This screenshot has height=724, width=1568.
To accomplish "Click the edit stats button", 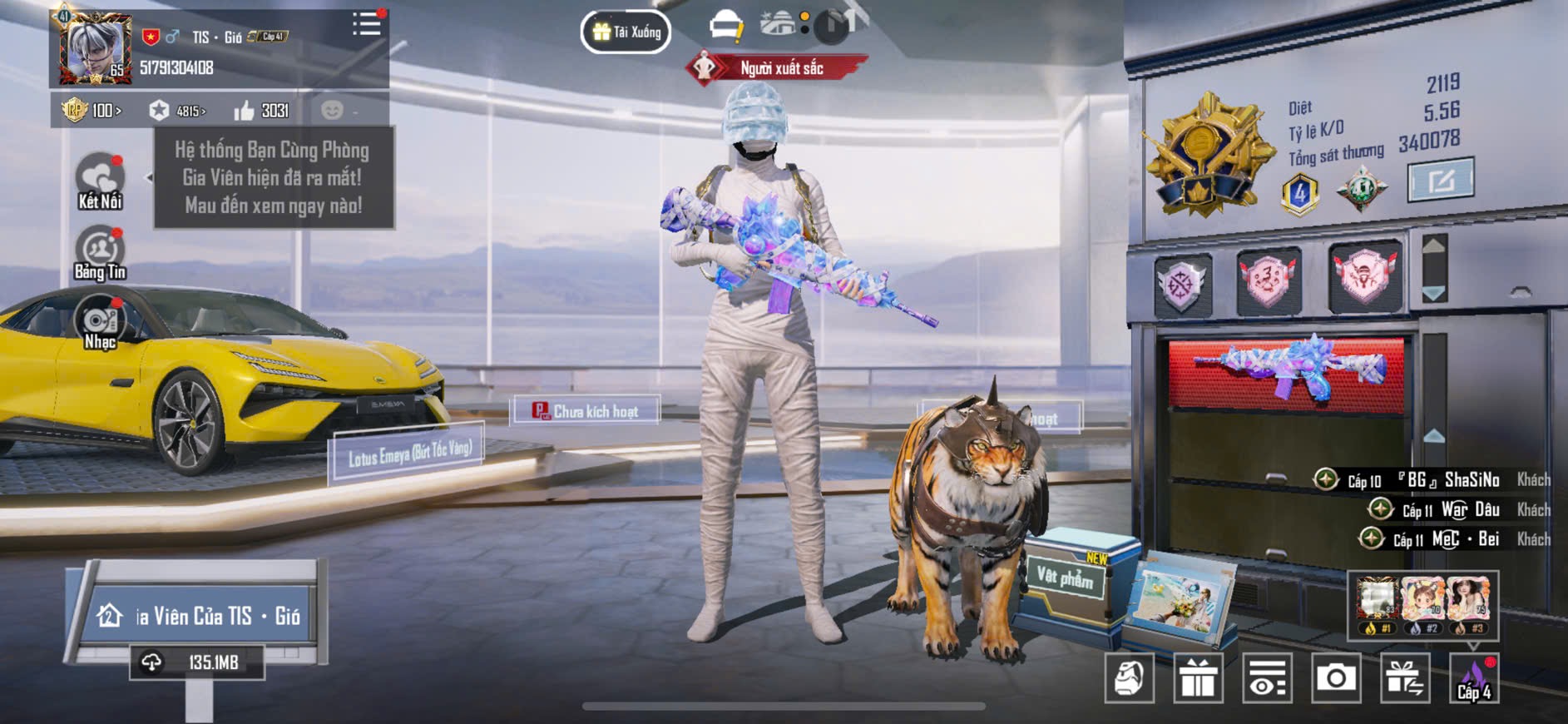I will click(x=1440, y=180).
